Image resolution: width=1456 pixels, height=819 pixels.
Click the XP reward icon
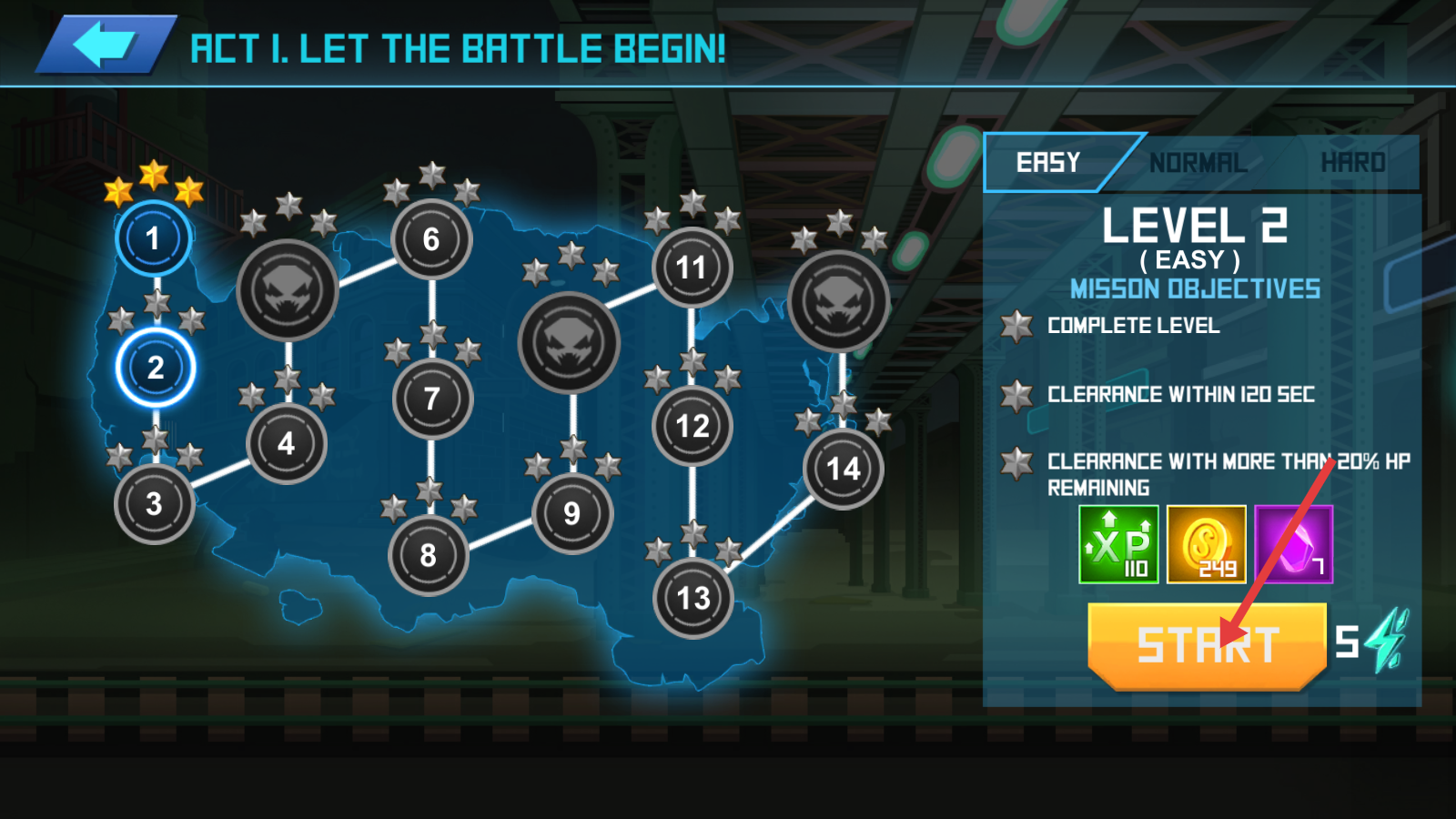pyautogui.click(x=1118, y=544)
